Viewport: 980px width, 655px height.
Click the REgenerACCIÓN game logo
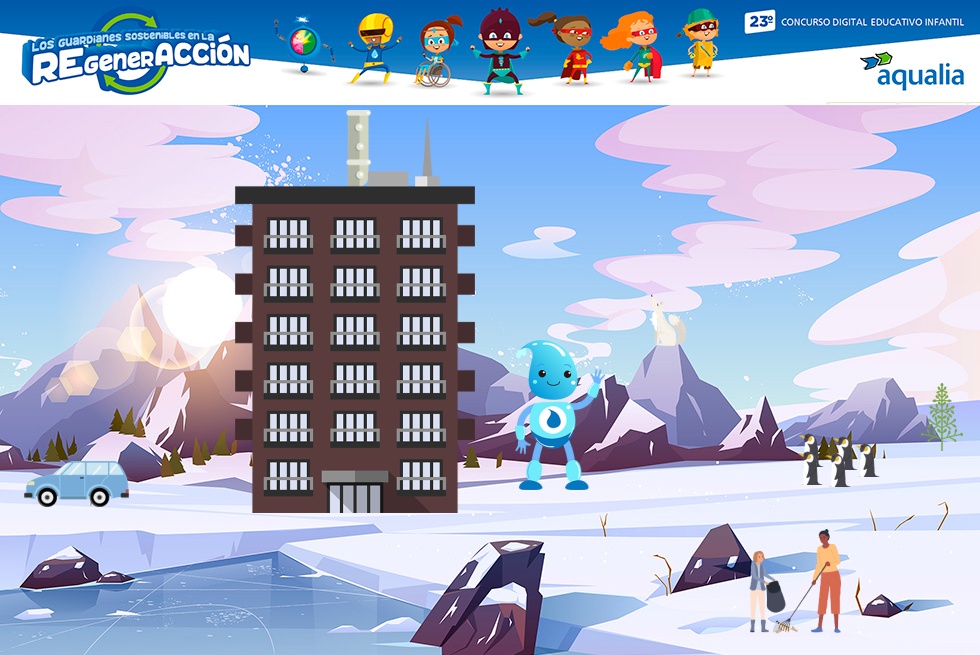point(137,55)
